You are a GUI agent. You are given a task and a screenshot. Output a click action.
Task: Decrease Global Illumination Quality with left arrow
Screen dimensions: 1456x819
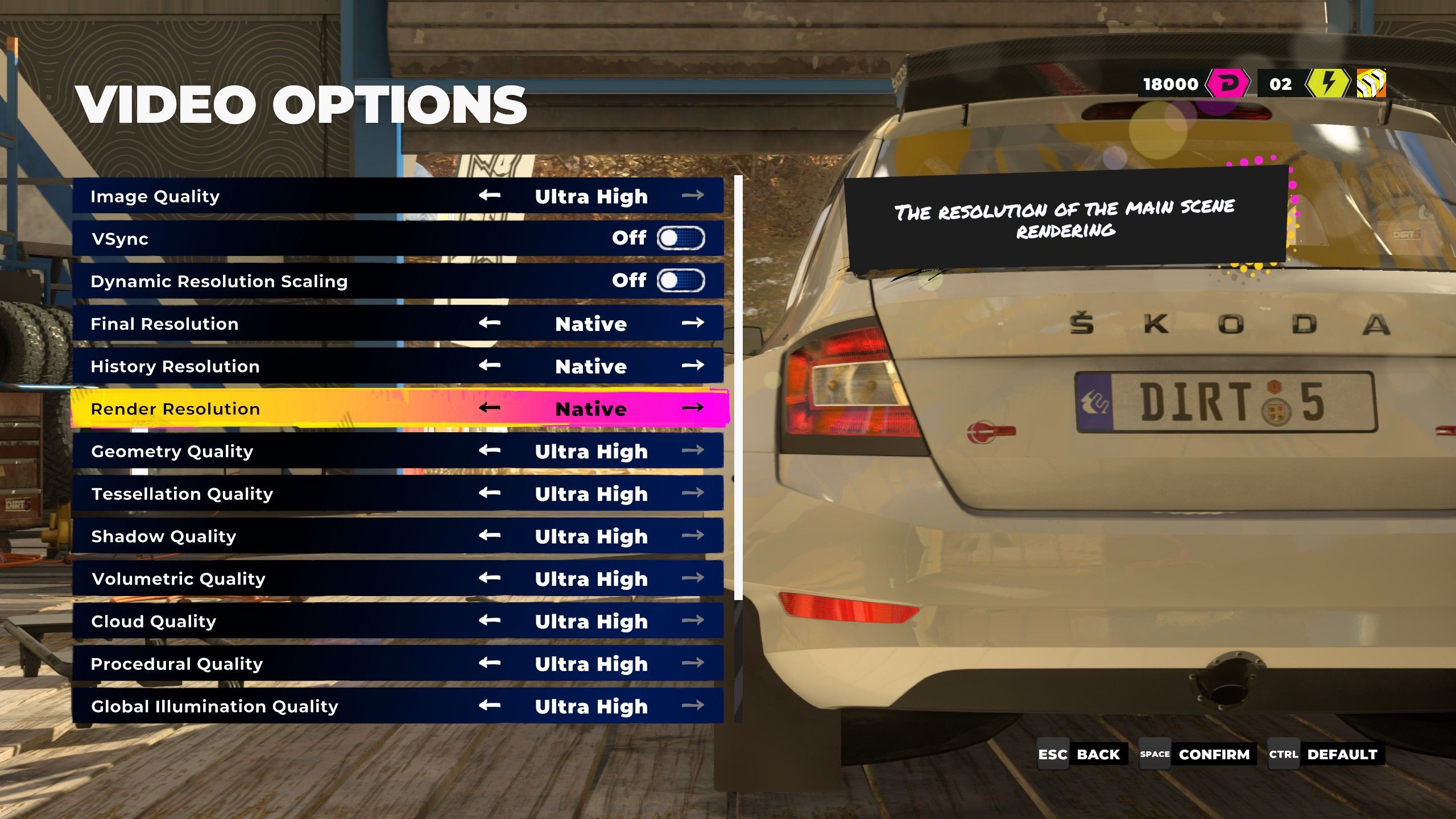point(489,705)
